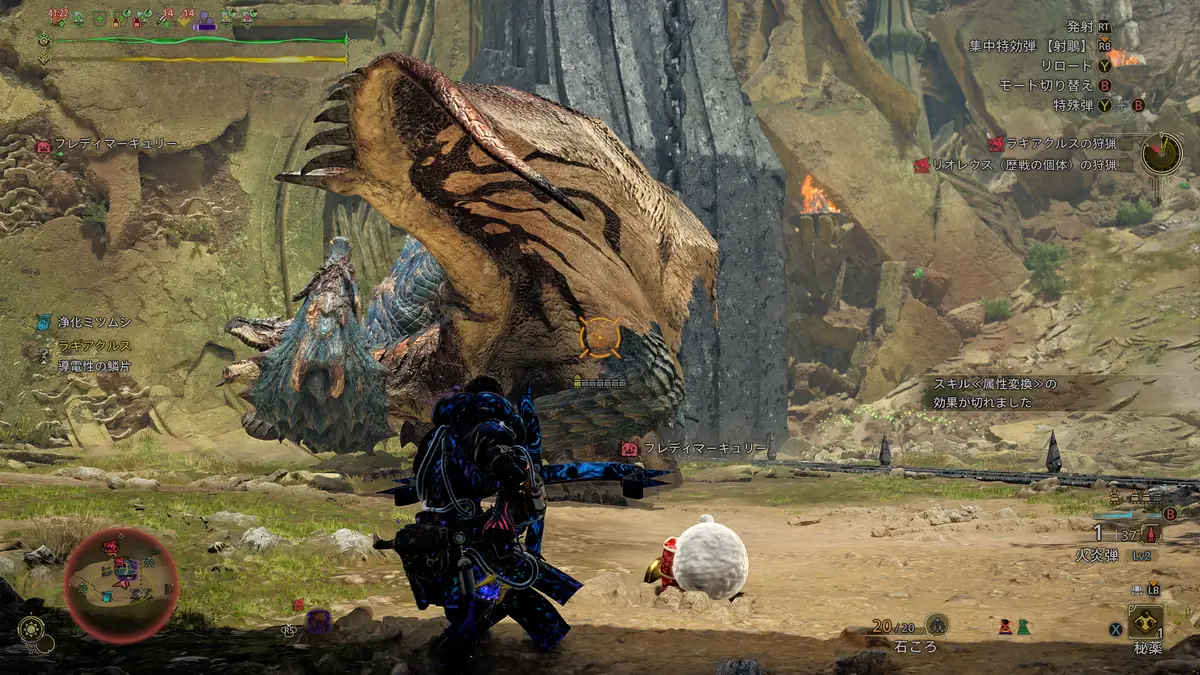The image size is (1200, 675).
Task: Click the 41:22 timed buff icon
Action: [58, 17]
